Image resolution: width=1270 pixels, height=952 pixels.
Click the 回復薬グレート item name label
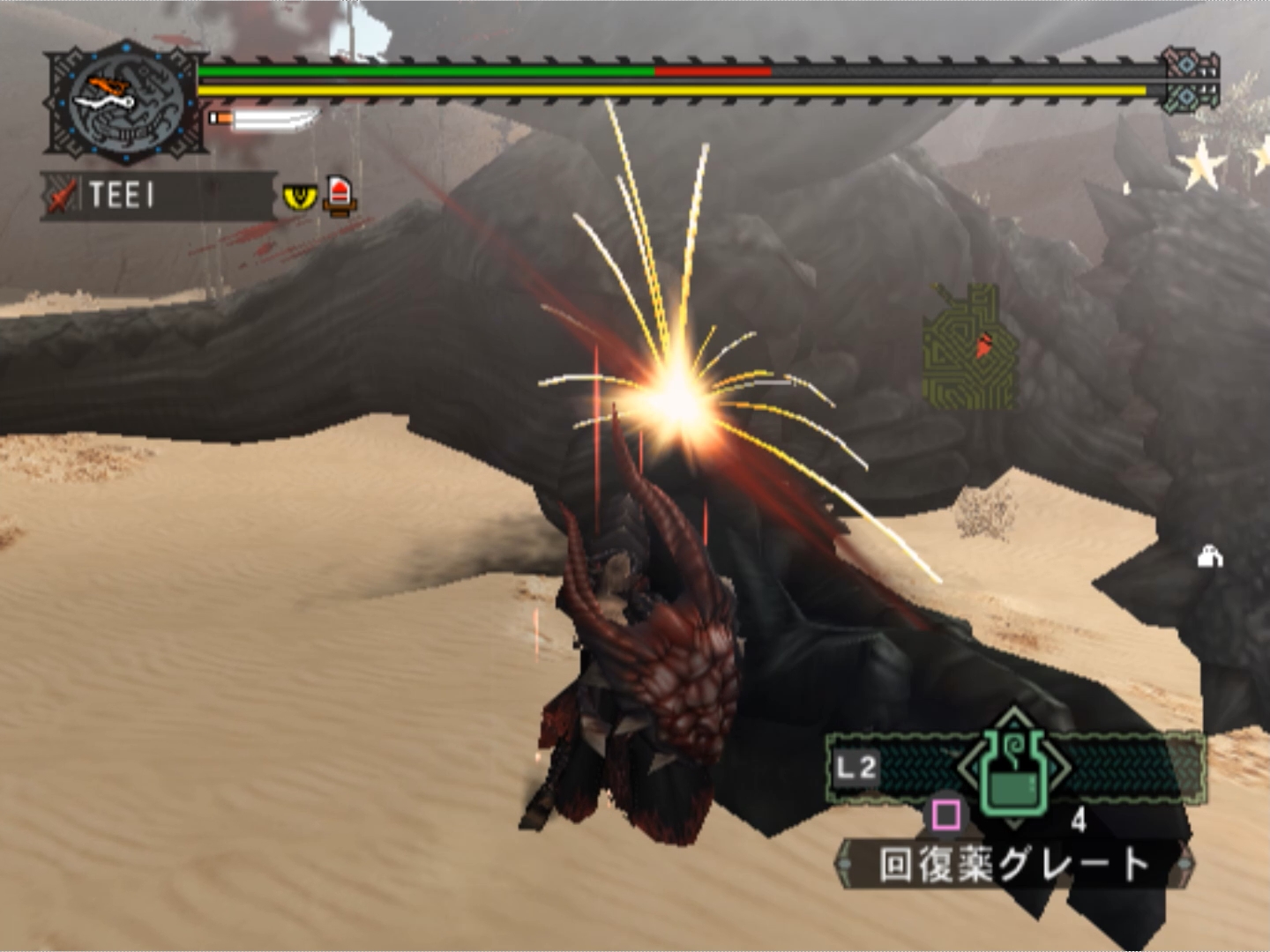click(1014, 864)
